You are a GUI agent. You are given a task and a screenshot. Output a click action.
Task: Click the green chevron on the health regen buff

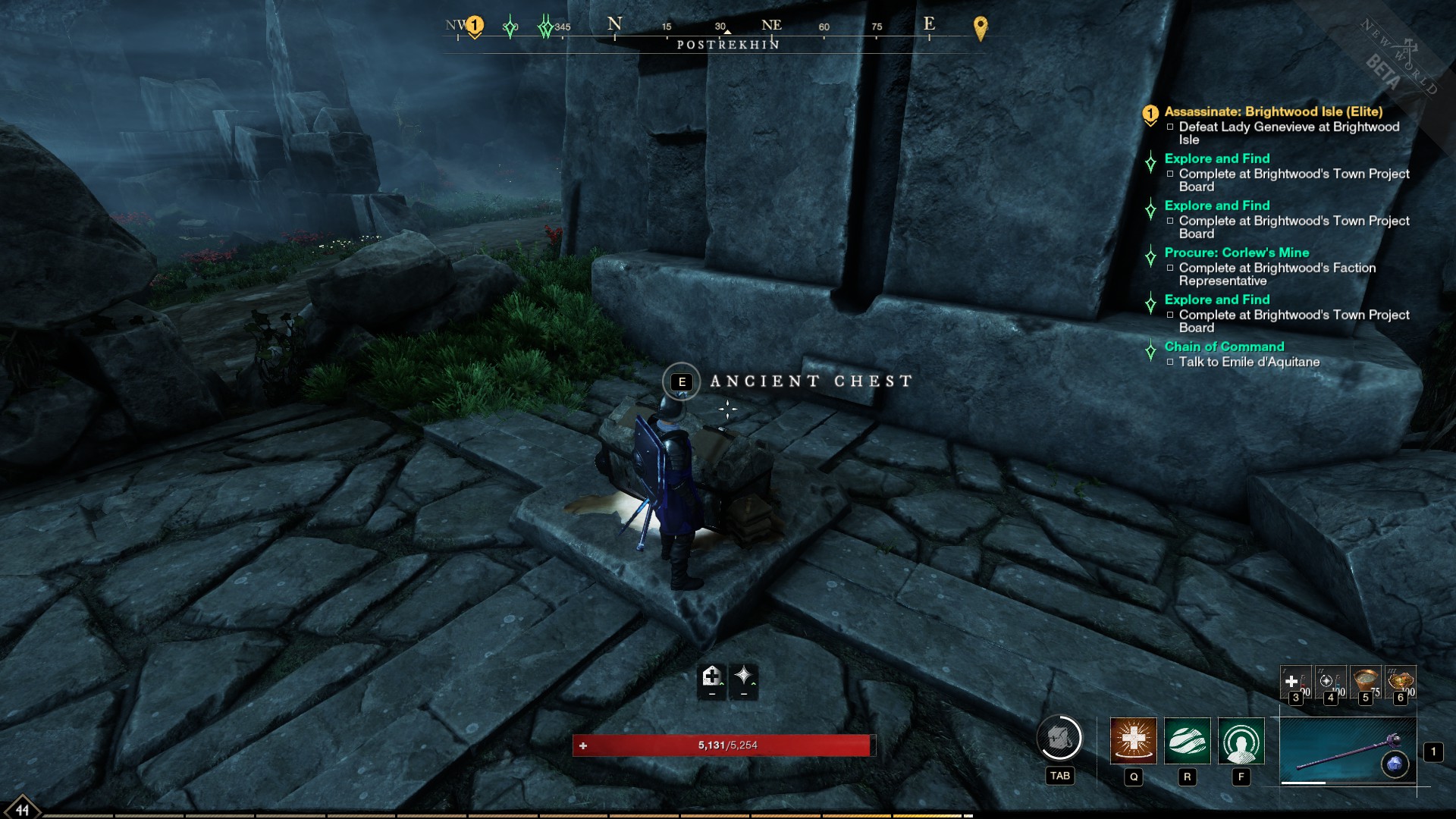[x=721, y=684]
